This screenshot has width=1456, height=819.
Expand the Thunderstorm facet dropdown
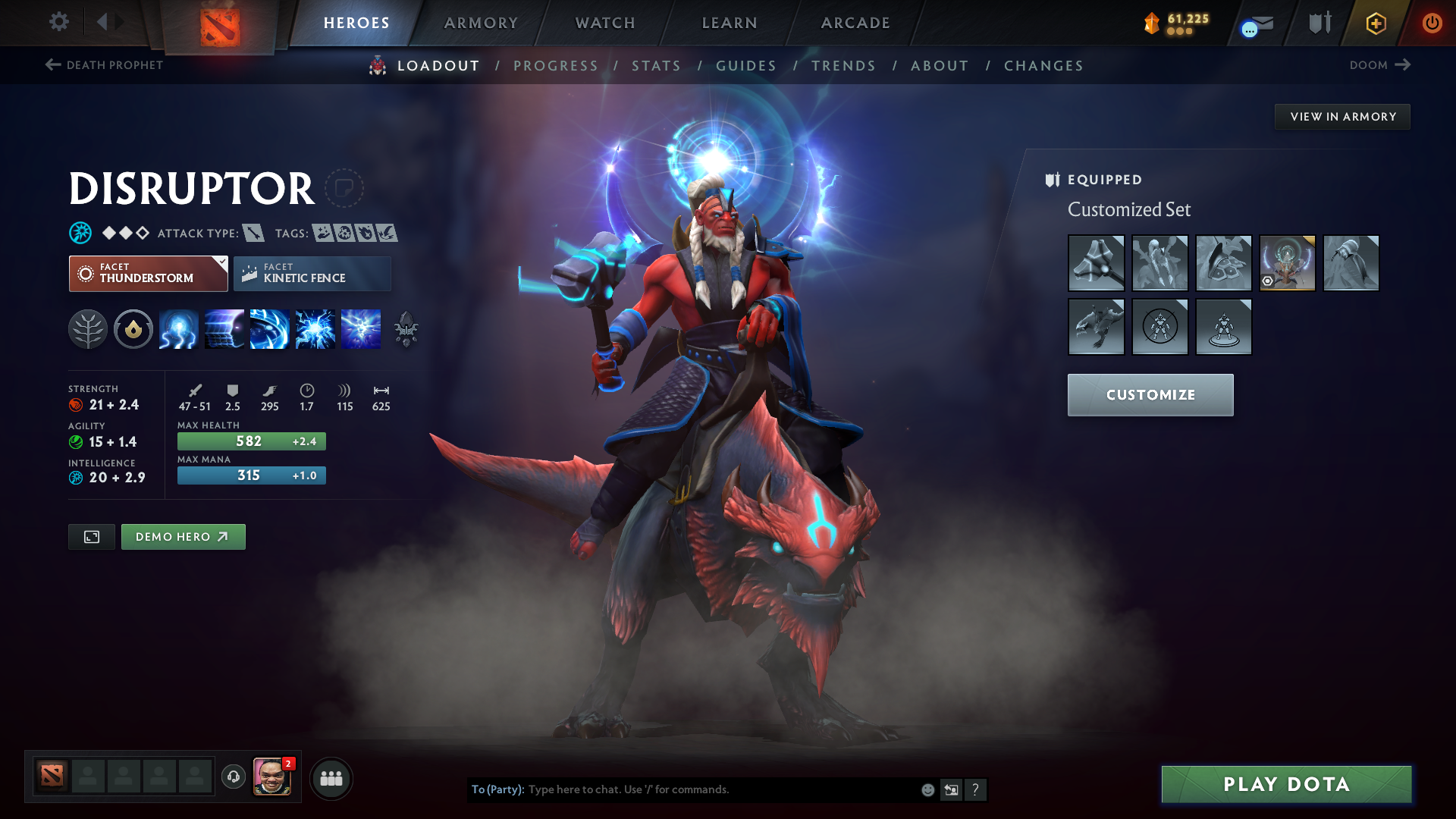pos(221,262)
